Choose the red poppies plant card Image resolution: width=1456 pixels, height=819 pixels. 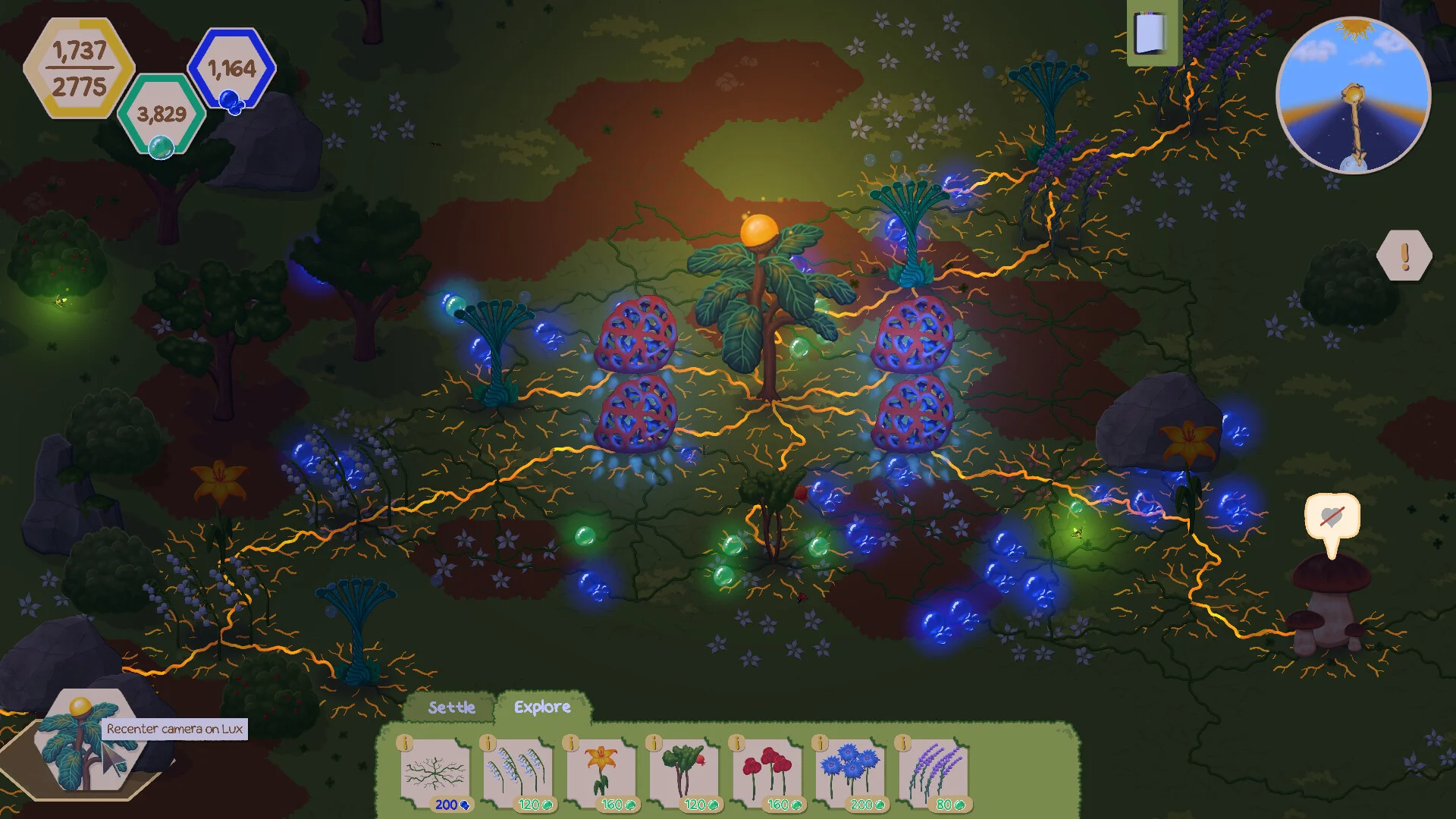pyautogui.click(x=767, y=773)
